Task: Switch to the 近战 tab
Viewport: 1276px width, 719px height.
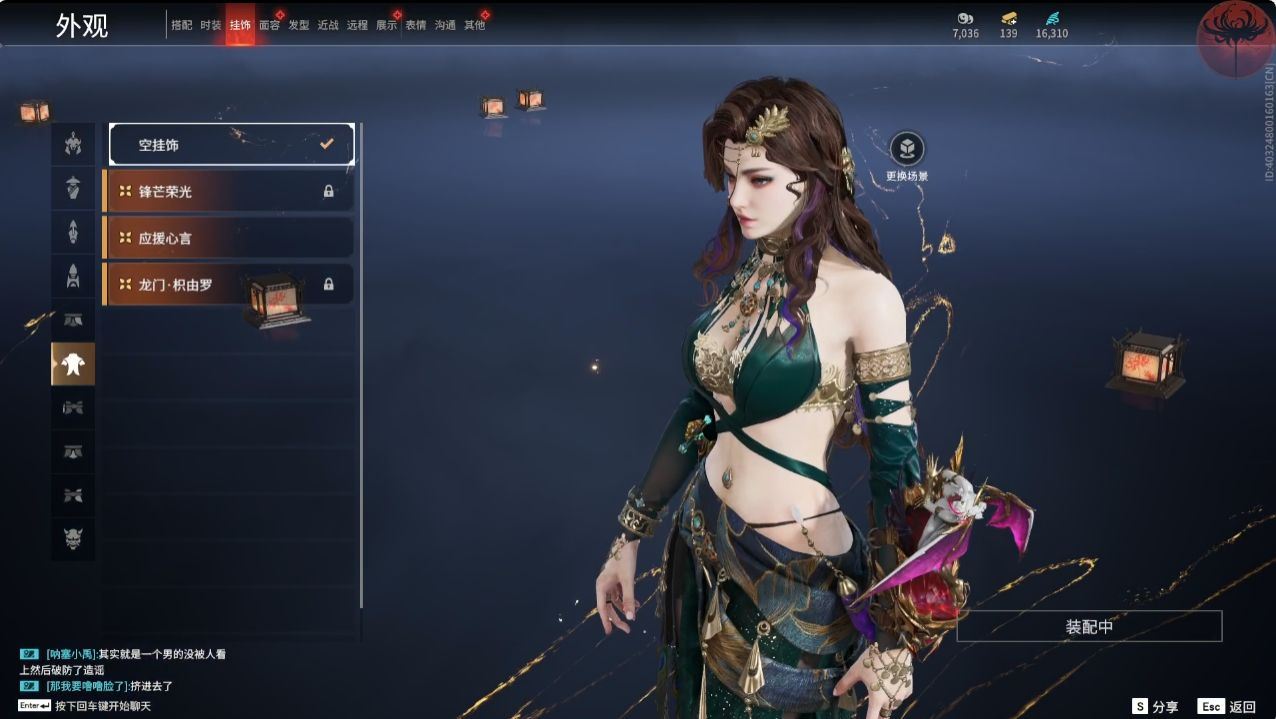Action: 328,26
